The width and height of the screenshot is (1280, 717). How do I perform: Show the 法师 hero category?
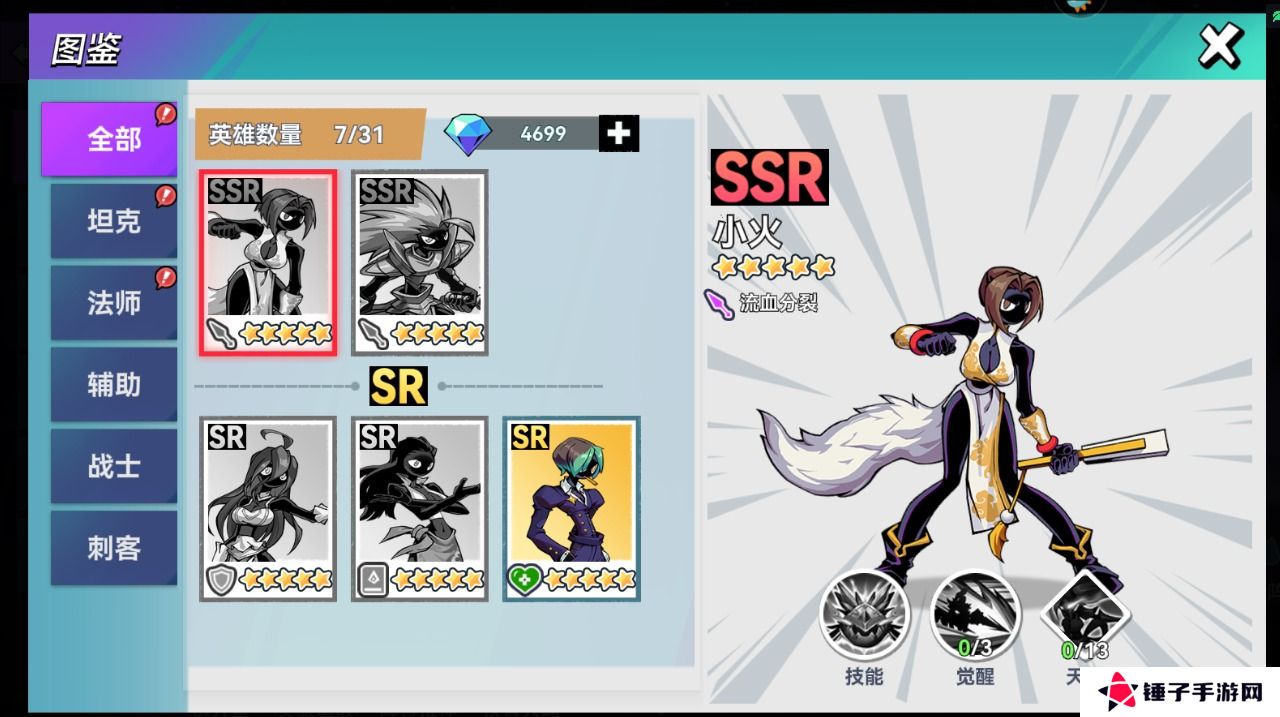point(113,303)
